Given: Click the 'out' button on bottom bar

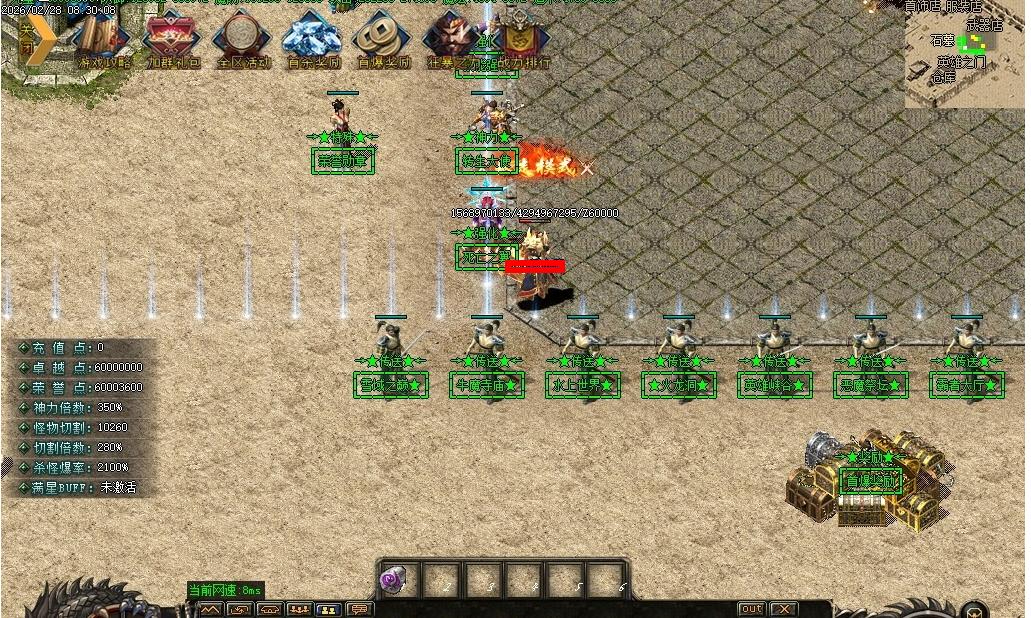Looking at the screenshot, I should pyautogui.click(x=751, y=609).
